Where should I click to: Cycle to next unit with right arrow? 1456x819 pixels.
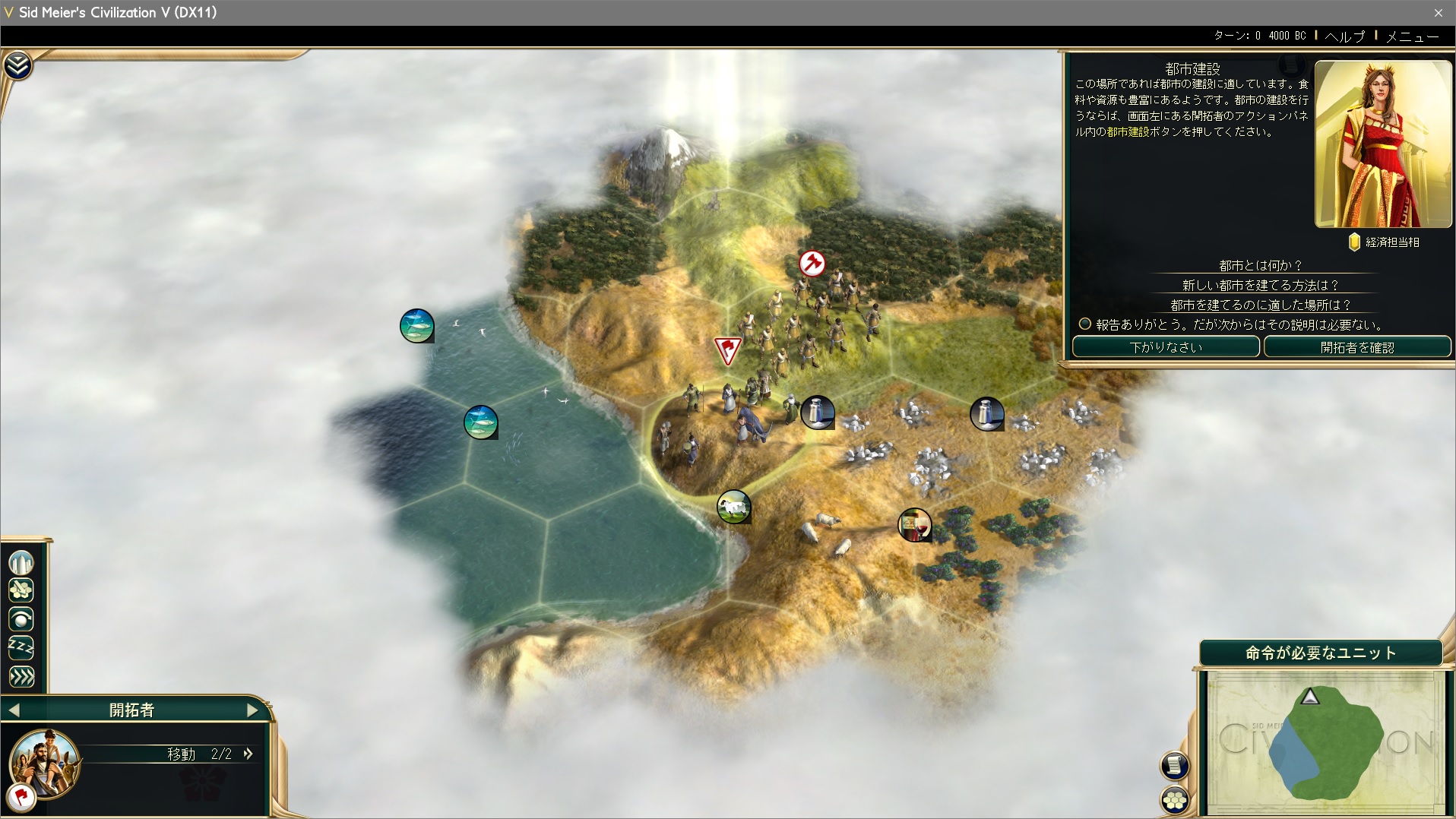(x=253, y=710)
